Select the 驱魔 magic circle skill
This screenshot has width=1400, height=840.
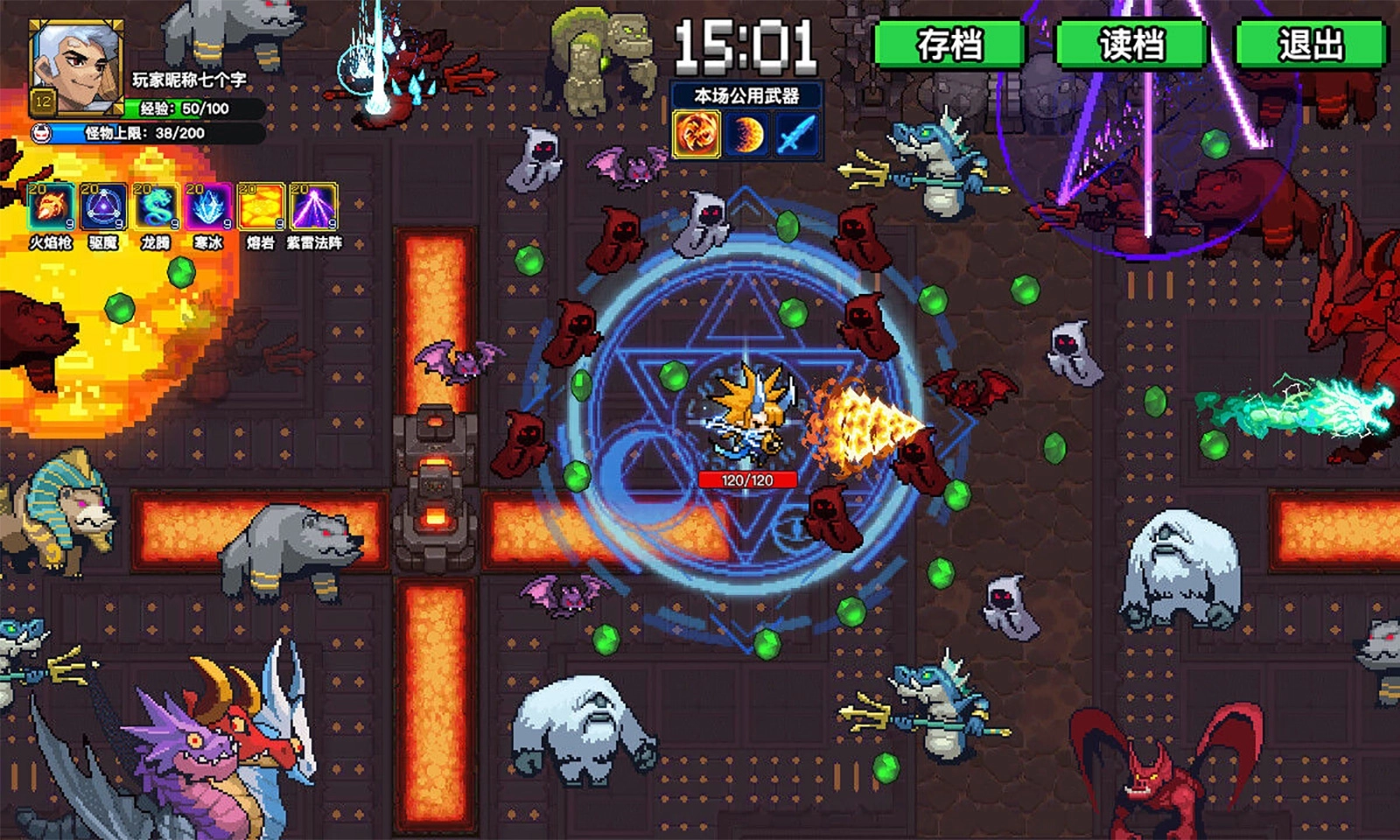(103, 208)
